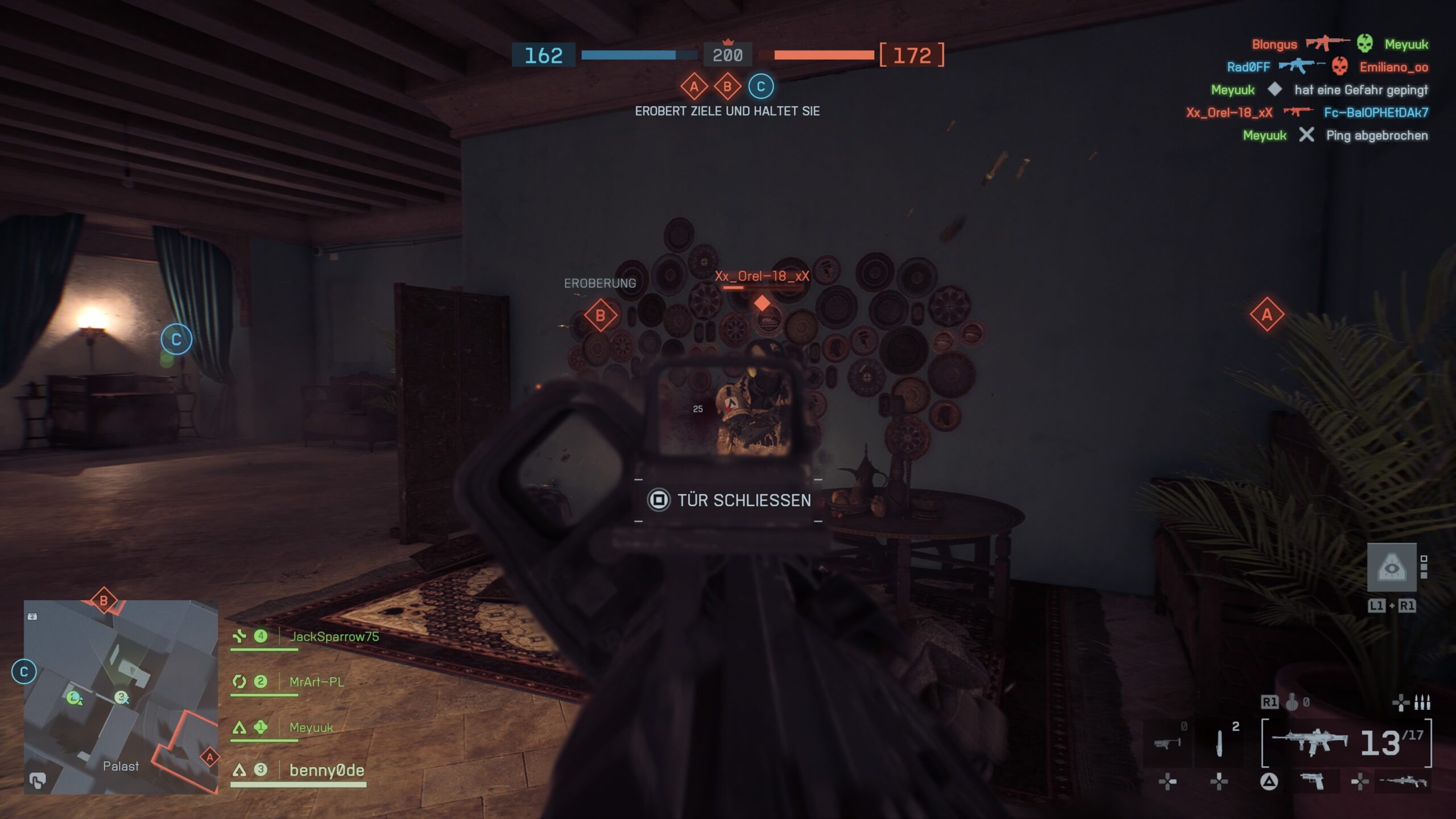Activate the eye specialist ability icon
This screenshot has width=1456, height=819.
coord(1391,568)
